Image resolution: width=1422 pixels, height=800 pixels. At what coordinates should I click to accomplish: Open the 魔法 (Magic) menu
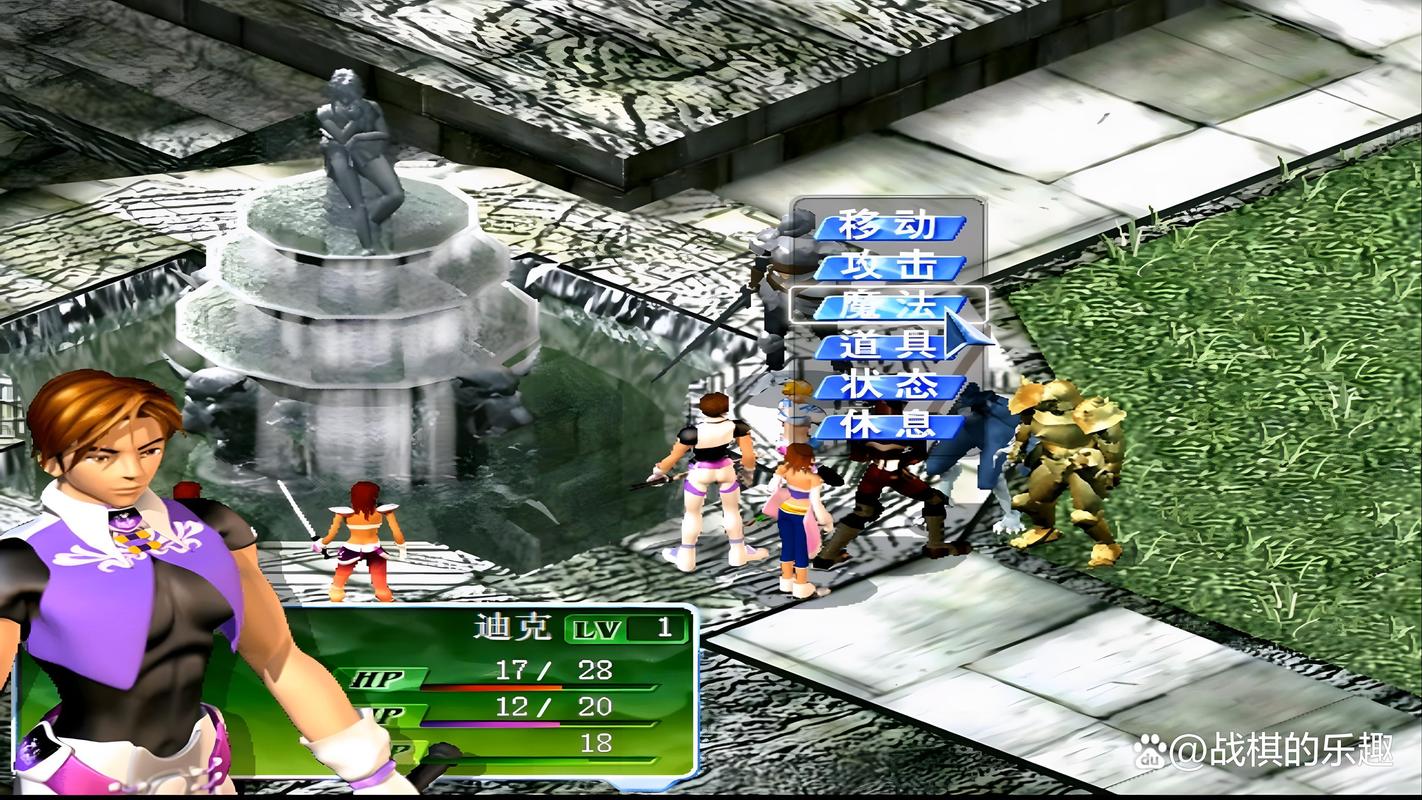pyautogui.click(x=888, y=305)
